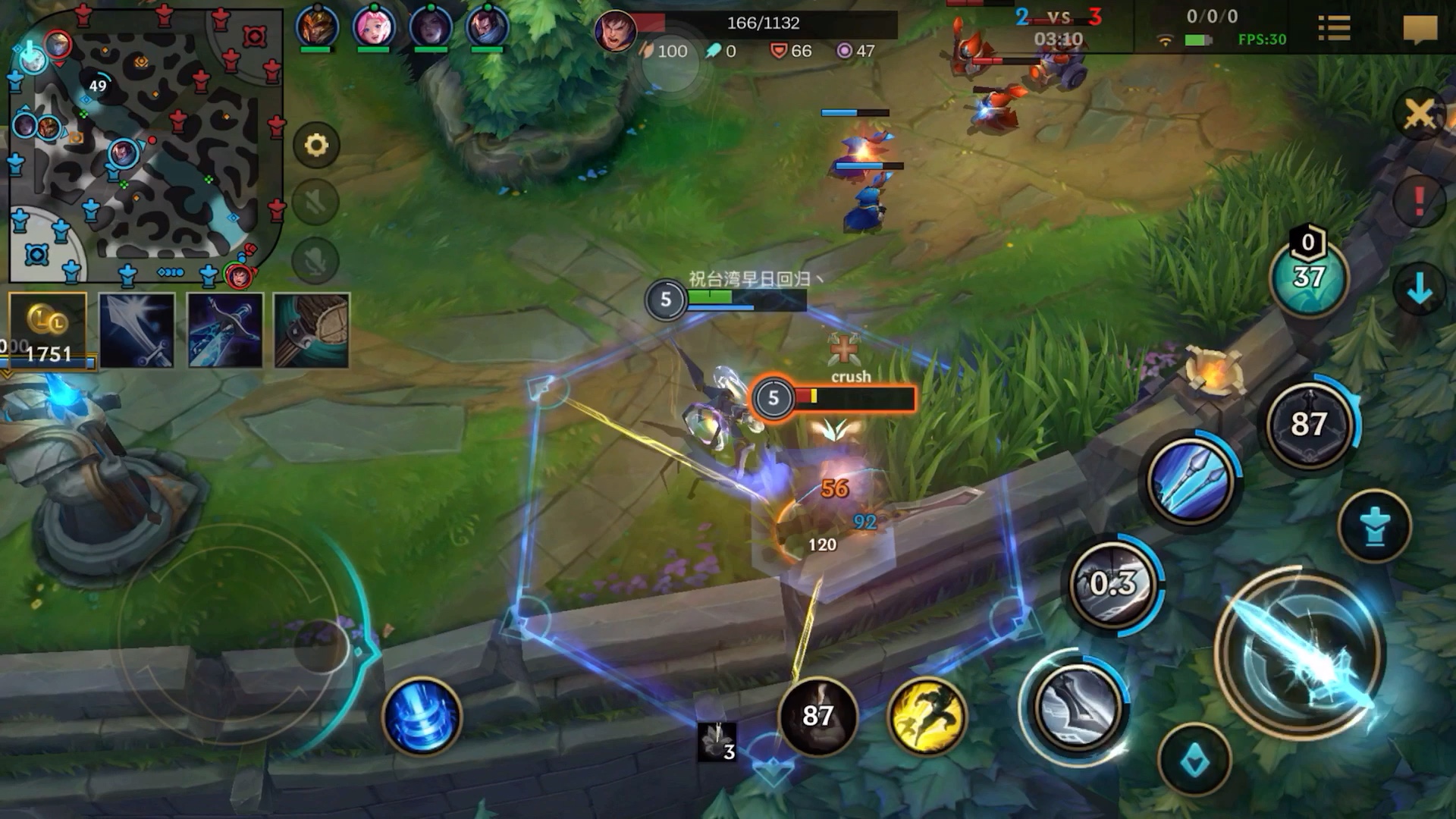Send the red exclamation danger ping
Image resolution: width=1456 pixels, height=819 pixels.
coord(1419,201)
